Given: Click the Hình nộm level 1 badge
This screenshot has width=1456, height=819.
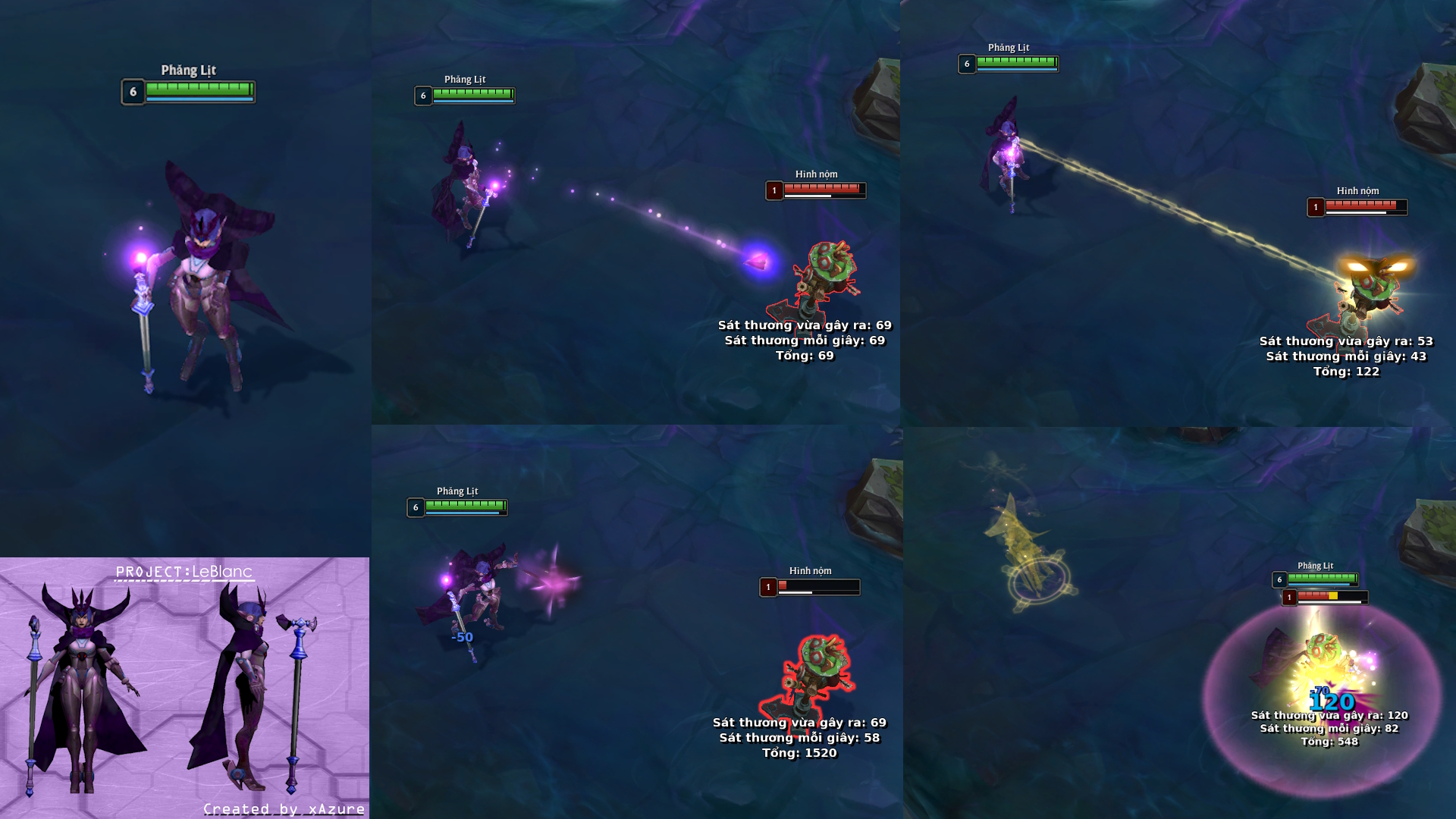Looking at the screenshot, I should (775, 191).
